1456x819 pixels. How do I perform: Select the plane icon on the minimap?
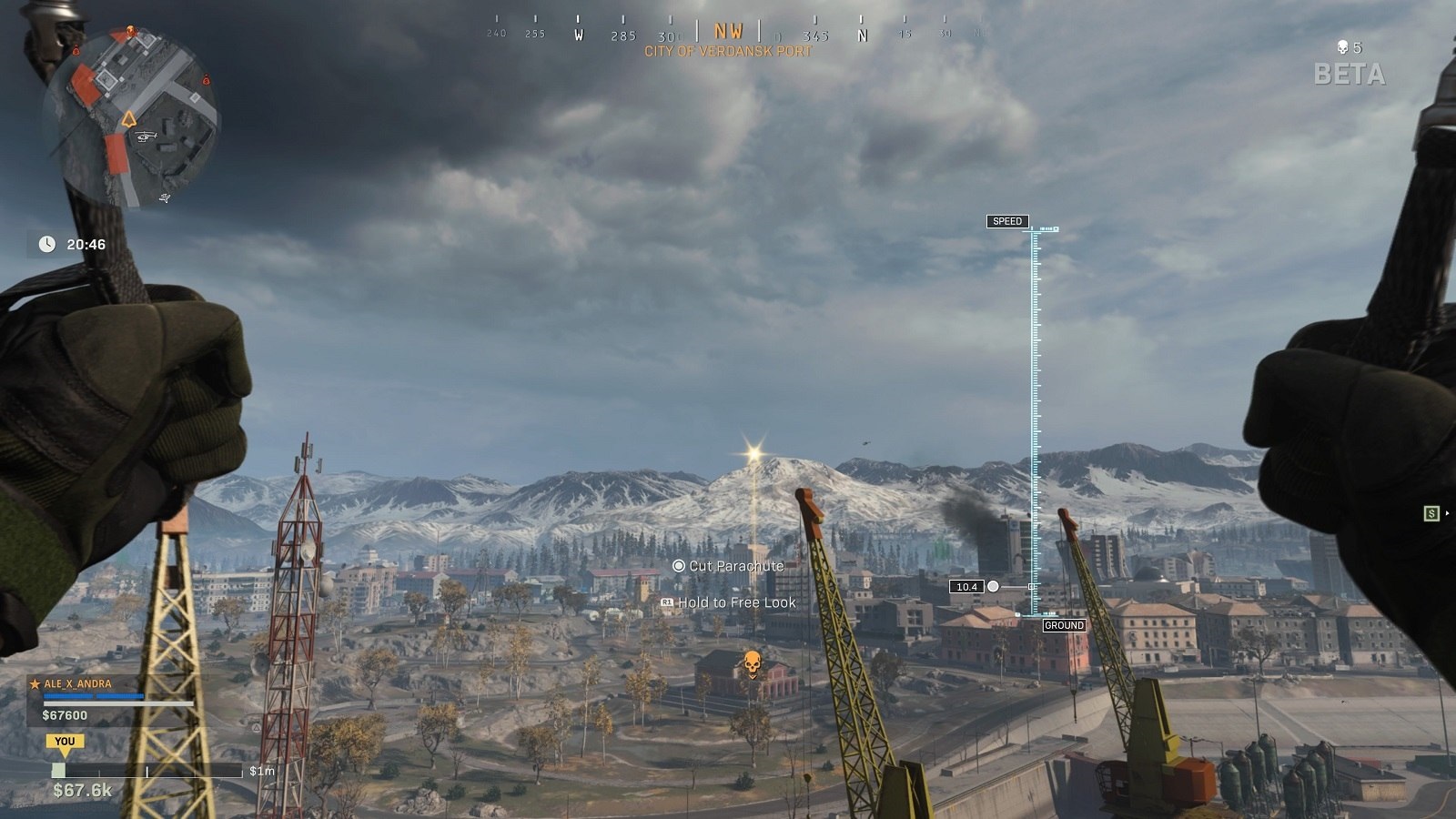(165, 197)
